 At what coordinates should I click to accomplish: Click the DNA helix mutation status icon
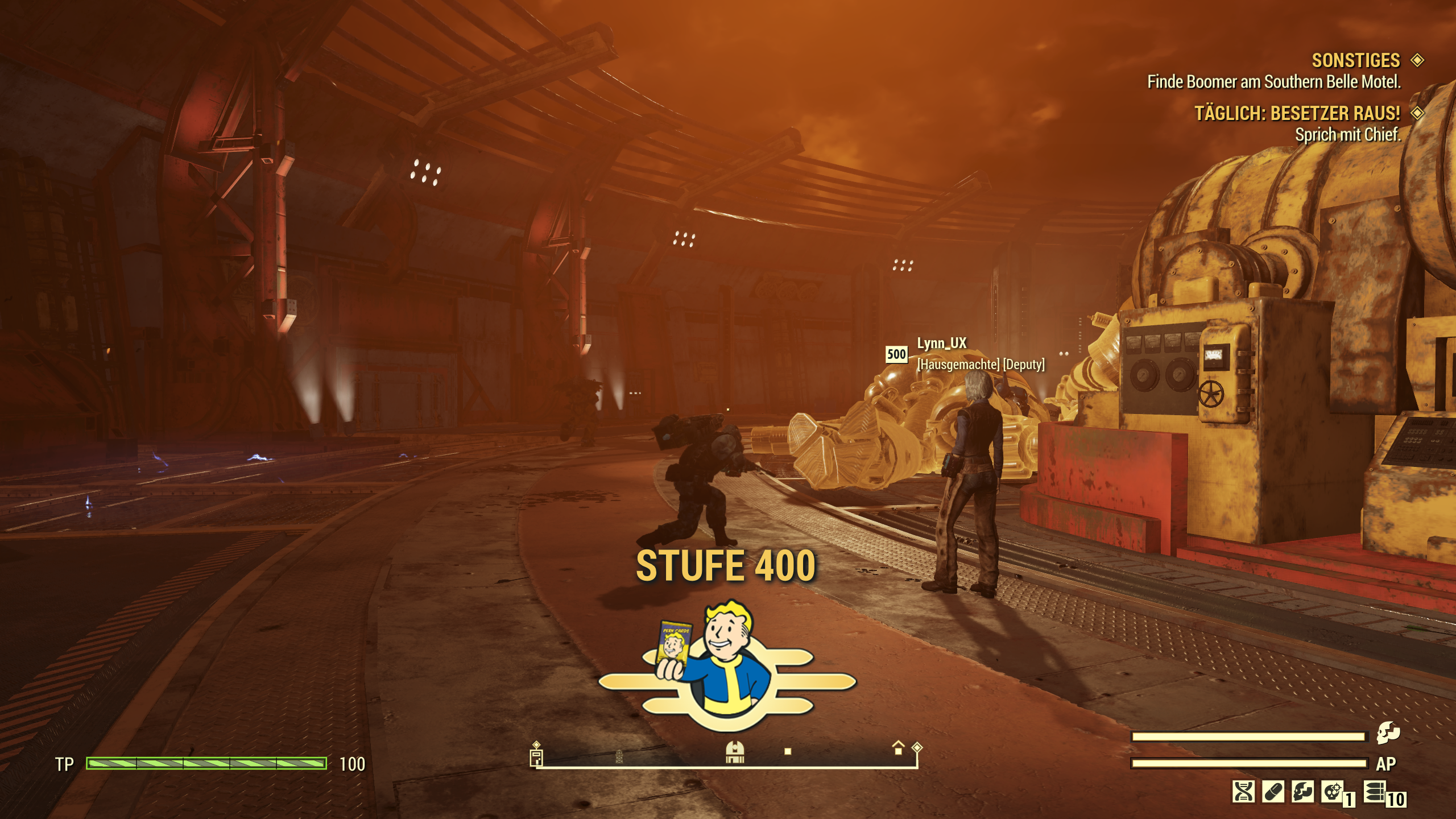pyautogui.click(x=1243, y=792)
